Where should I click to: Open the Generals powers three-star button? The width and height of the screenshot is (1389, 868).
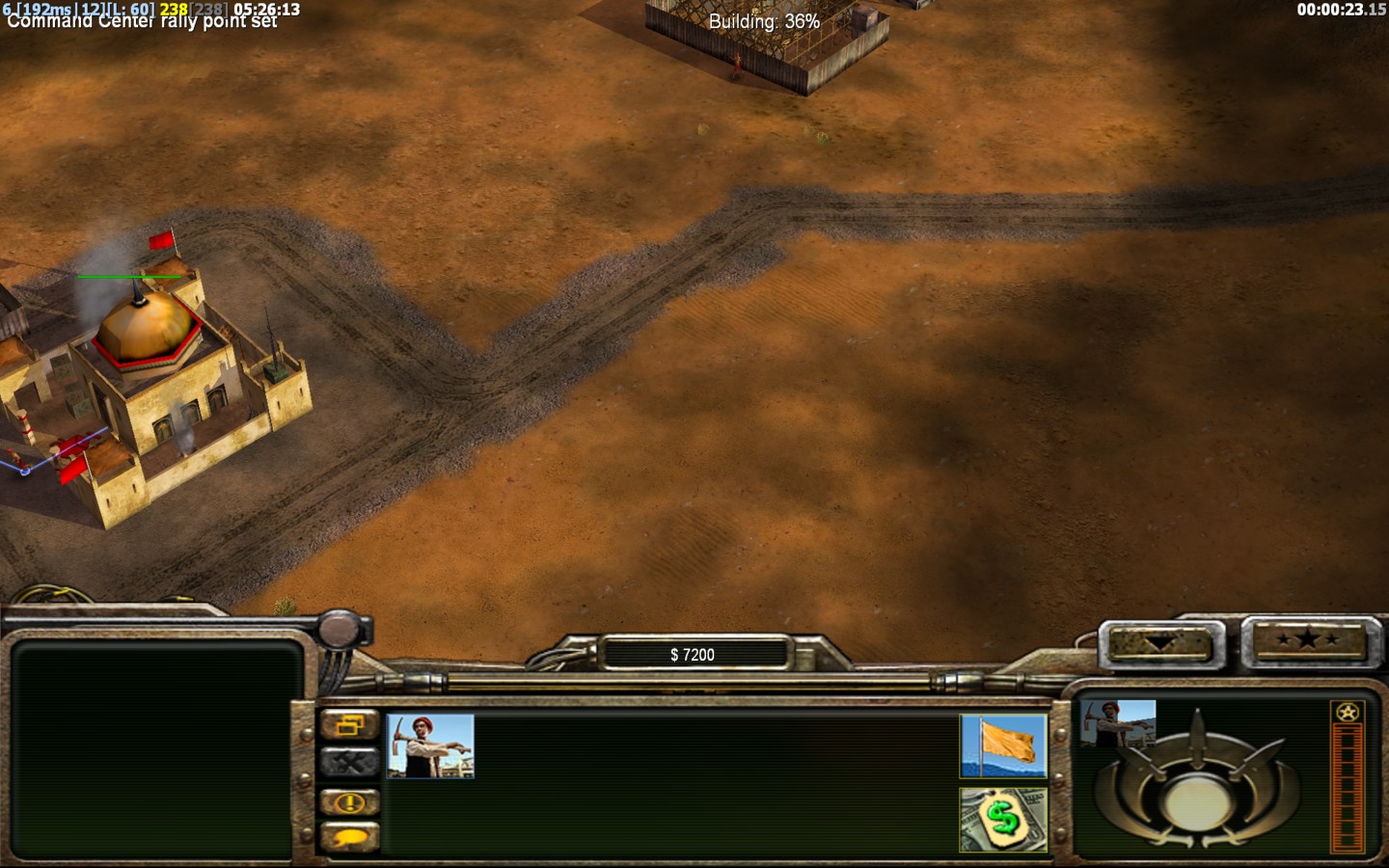(1306, 640)
